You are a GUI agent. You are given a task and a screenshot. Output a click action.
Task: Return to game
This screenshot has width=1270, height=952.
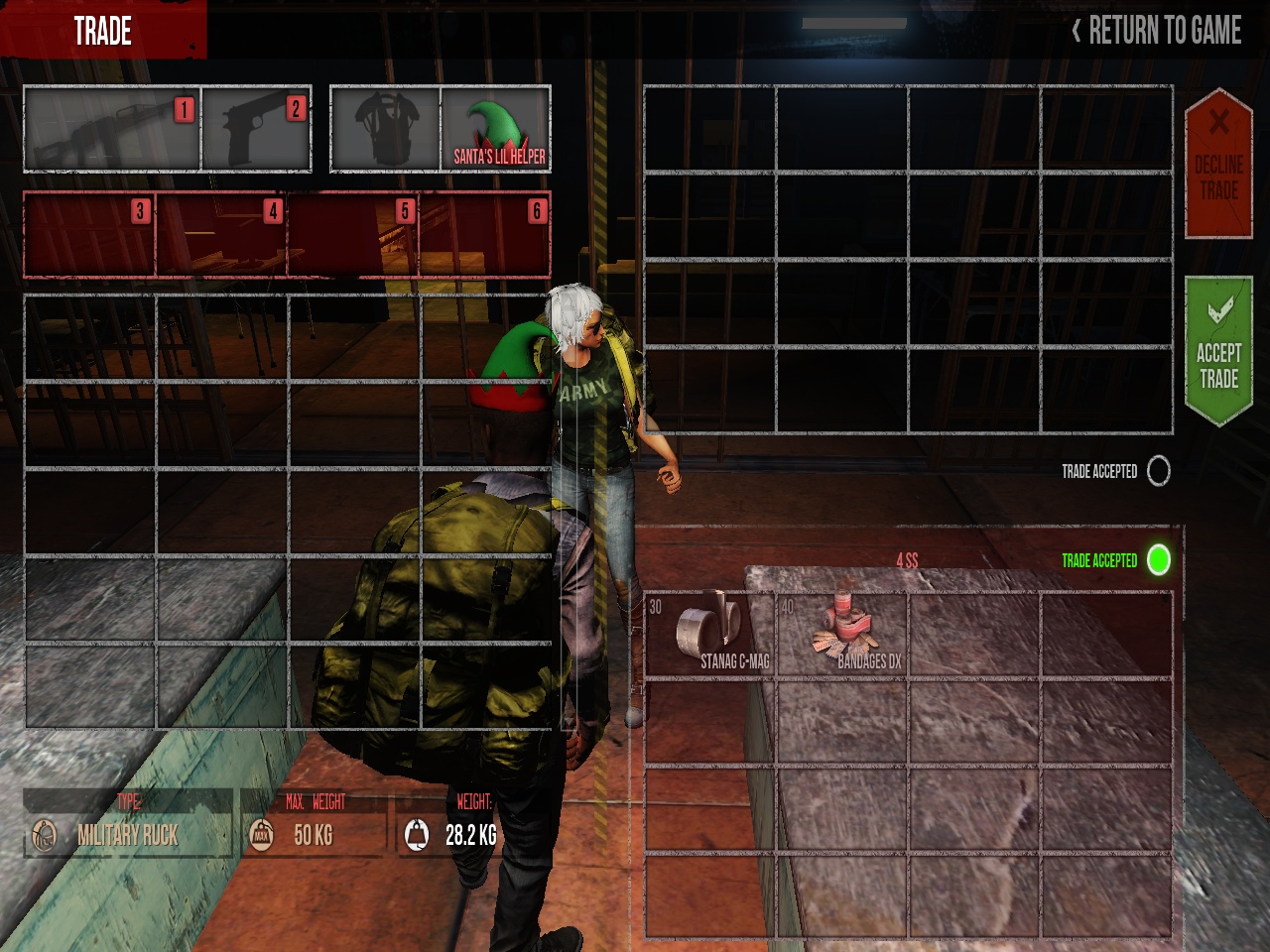tap(1157, 31)
